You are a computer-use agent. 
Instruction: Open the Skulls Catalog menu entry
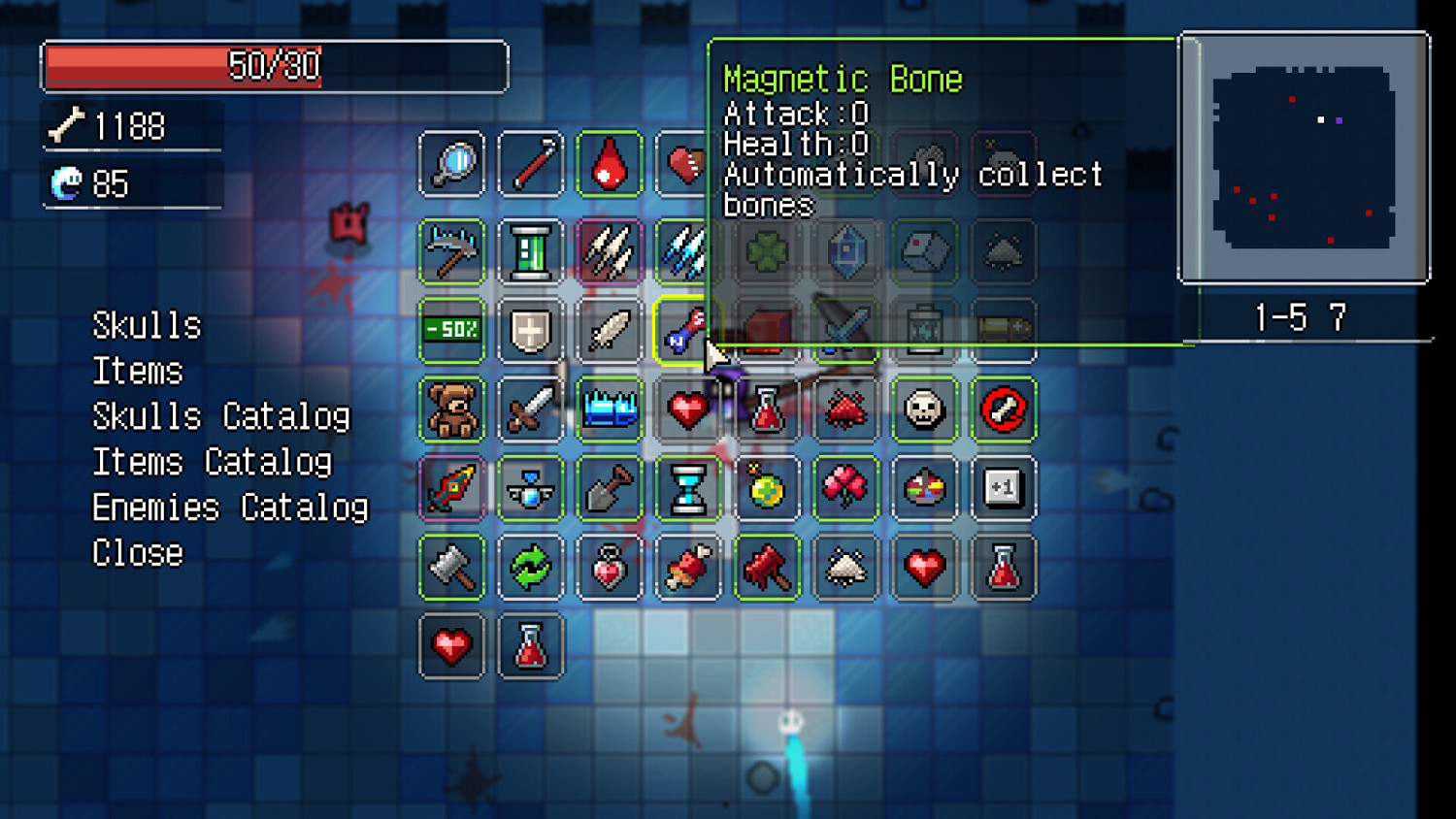click(221, 415)
